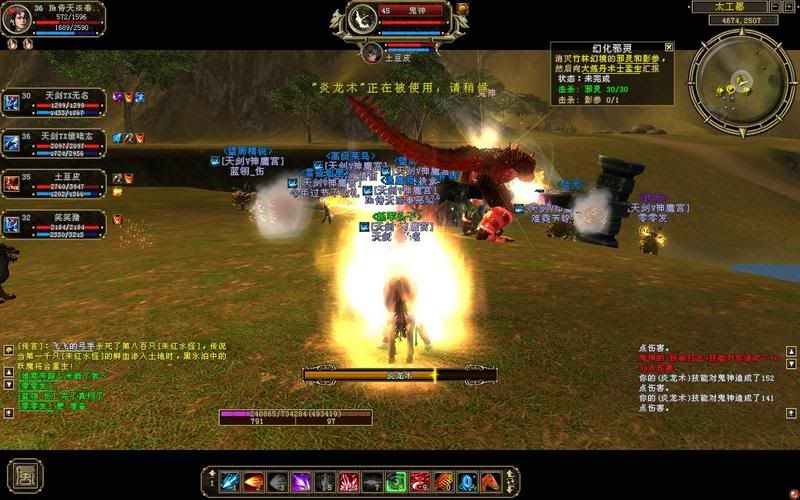Use the purple crystal skill in slot 4
The width and height of the screenshot is (800, 500).
coord(301,482)
